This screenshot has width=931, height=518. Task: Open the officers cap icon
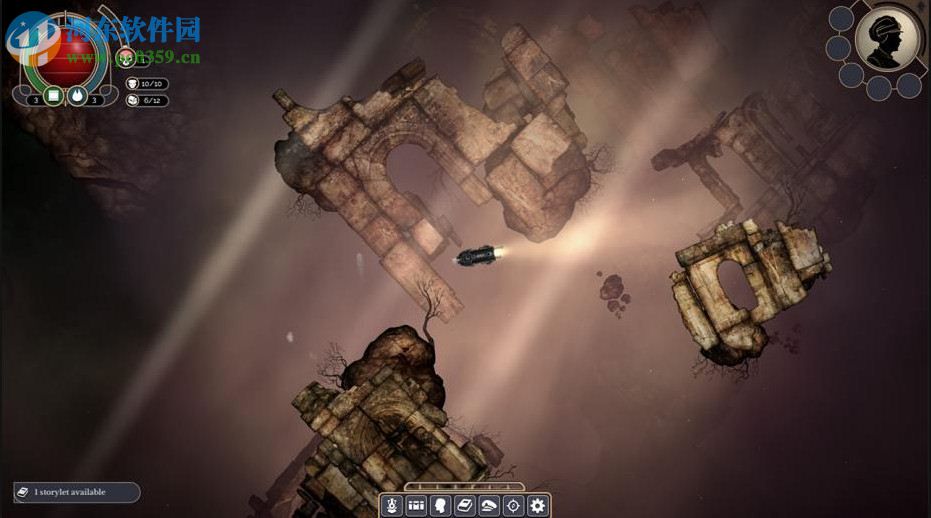coord(489,505)
